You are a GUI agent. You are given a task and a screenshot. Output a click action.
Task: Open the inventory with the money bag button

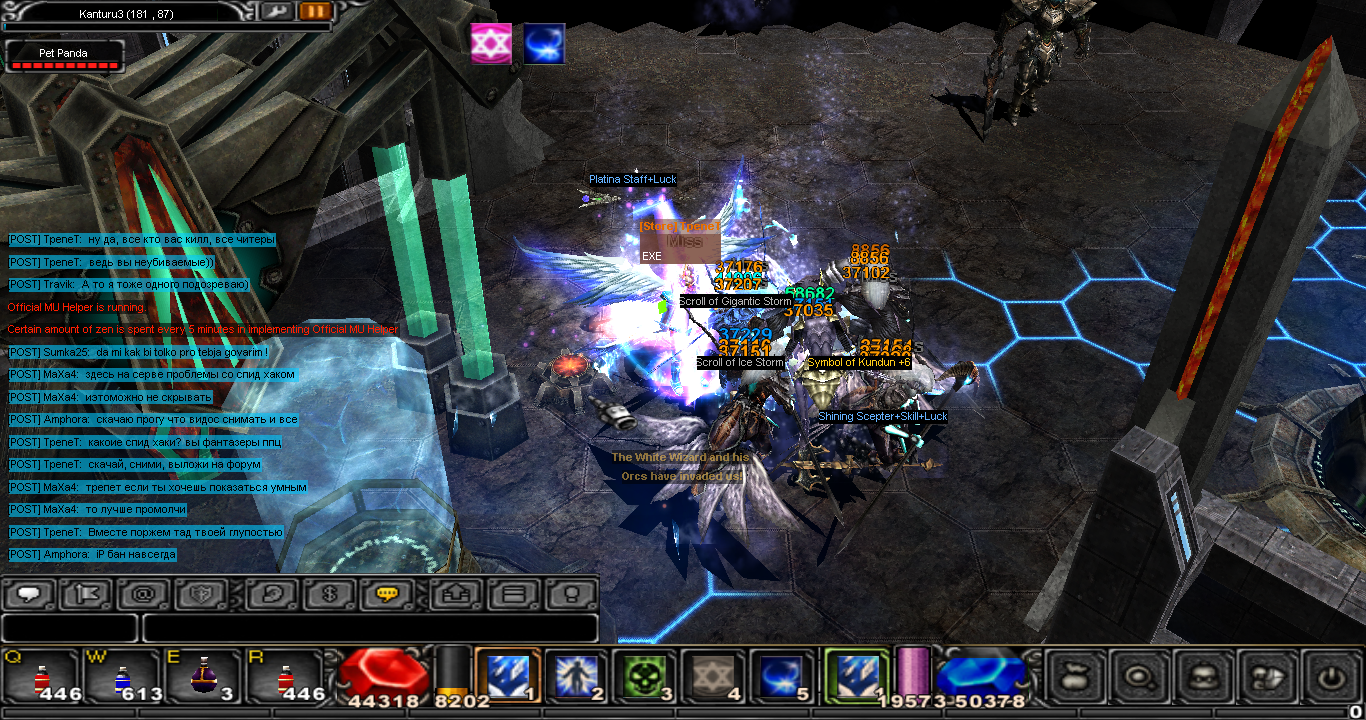pos(1075,677)
